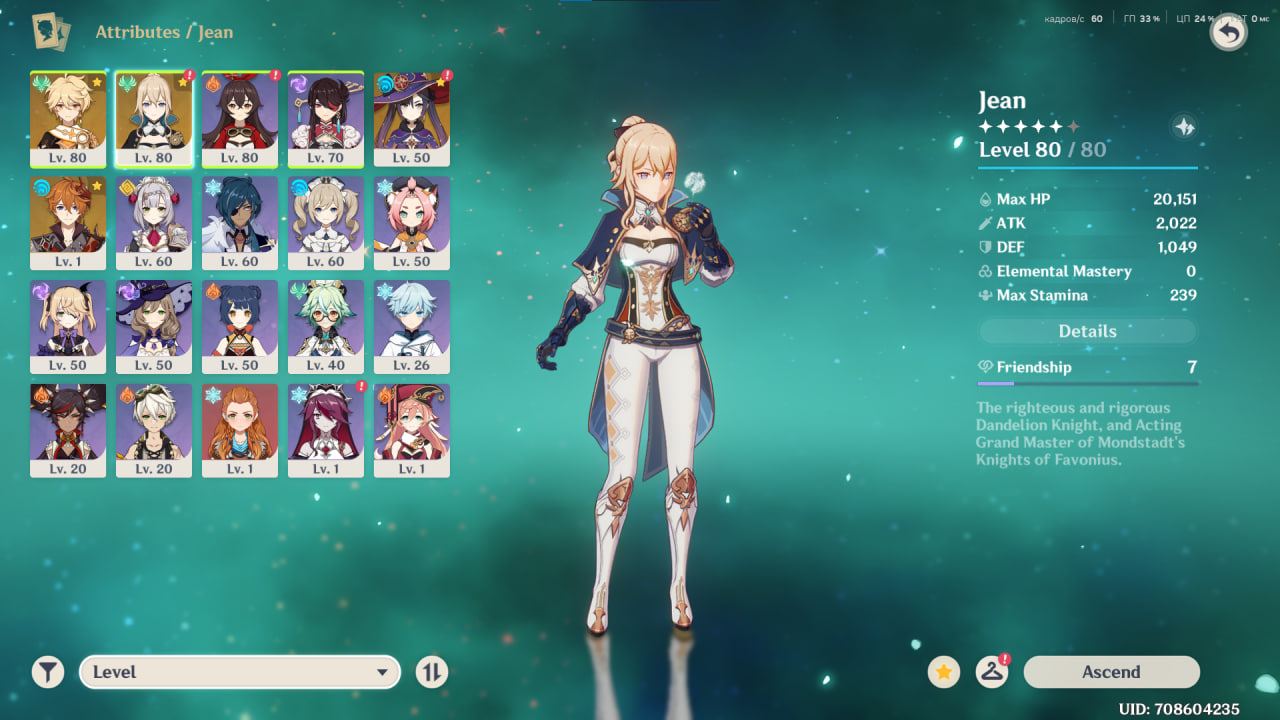Image resolution: width=1280 pixels, height=720 pixels.
Task: Choose Amber from the character list
Action: point(240,118)
